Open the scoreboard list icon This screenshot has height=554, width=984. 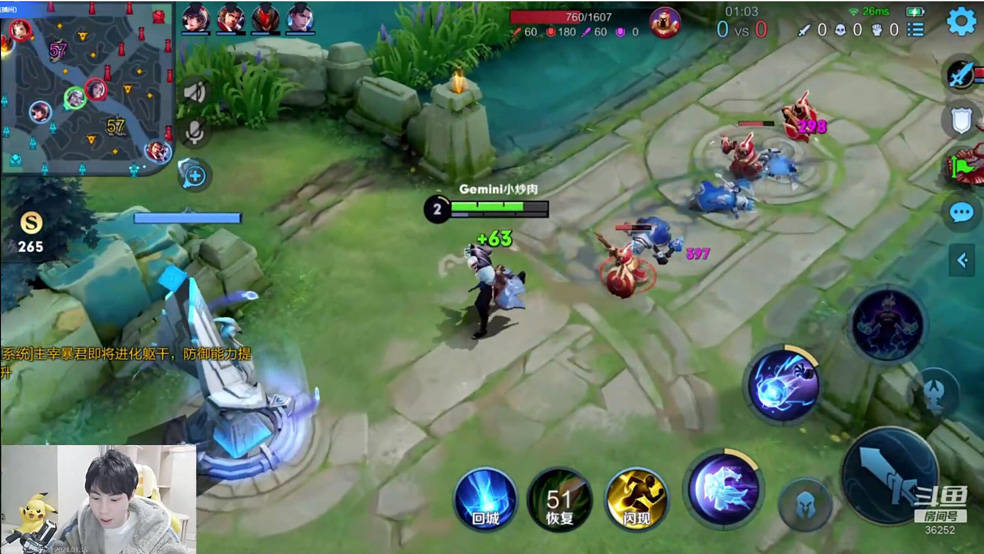coord(915,30)
